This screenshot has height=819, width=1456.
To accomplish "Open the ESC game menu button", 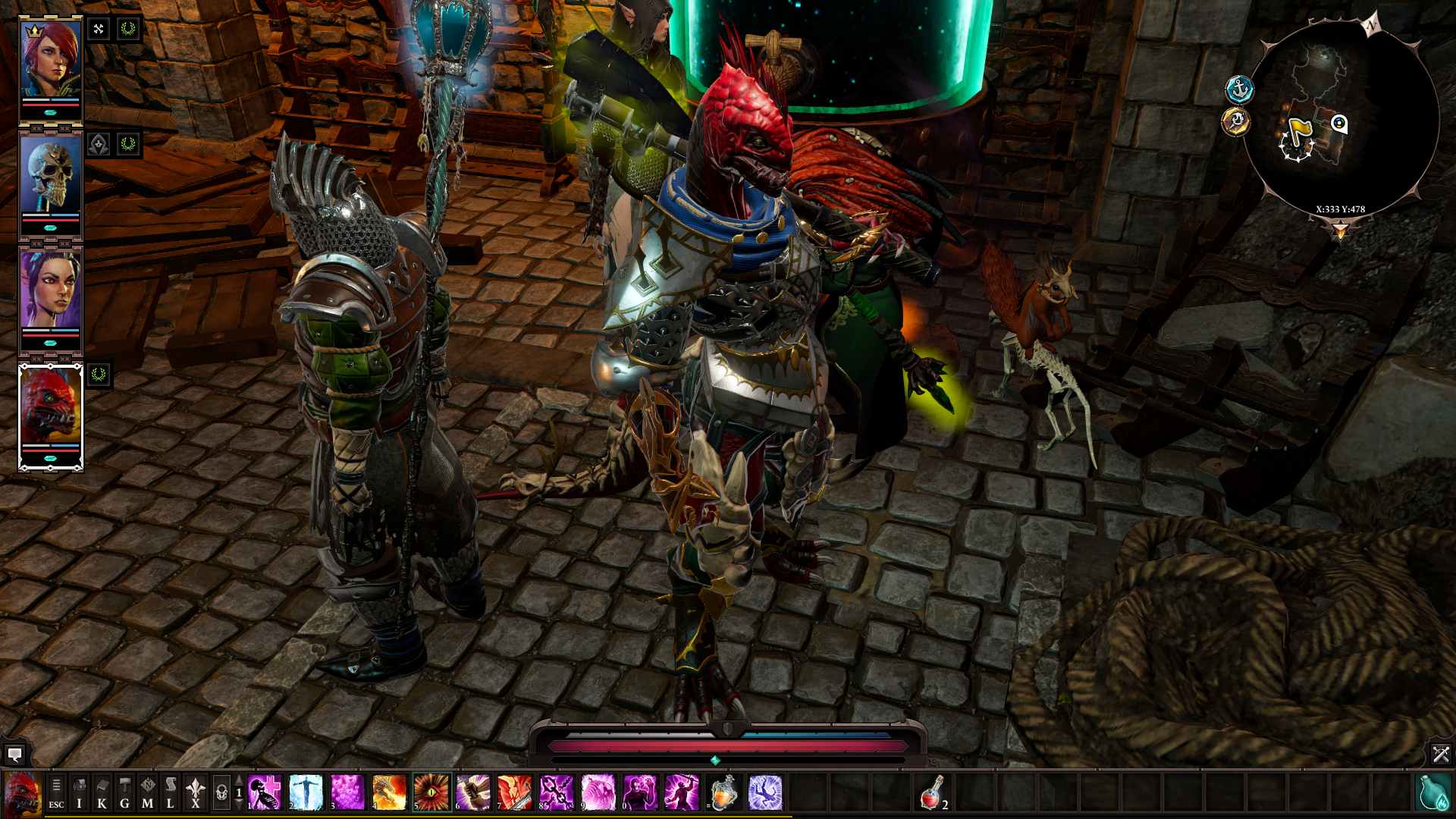I will [56, 793].
